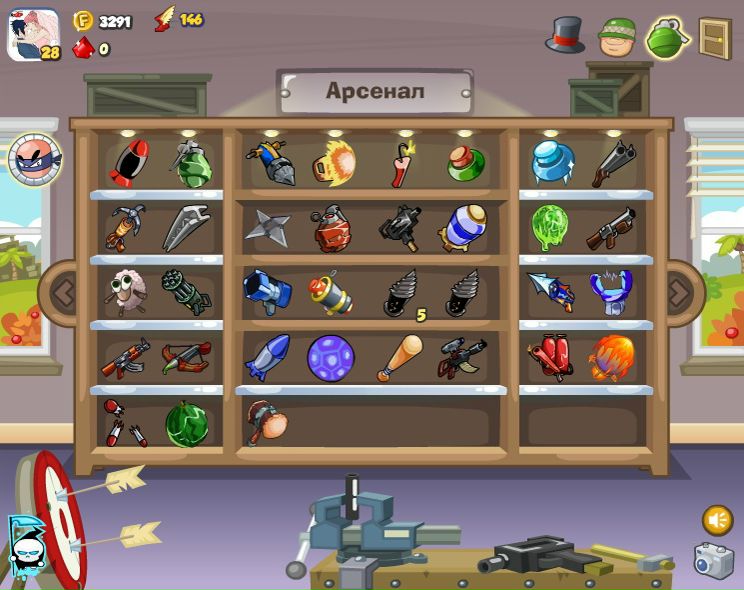Select the red and black bomb

point(128,162)
